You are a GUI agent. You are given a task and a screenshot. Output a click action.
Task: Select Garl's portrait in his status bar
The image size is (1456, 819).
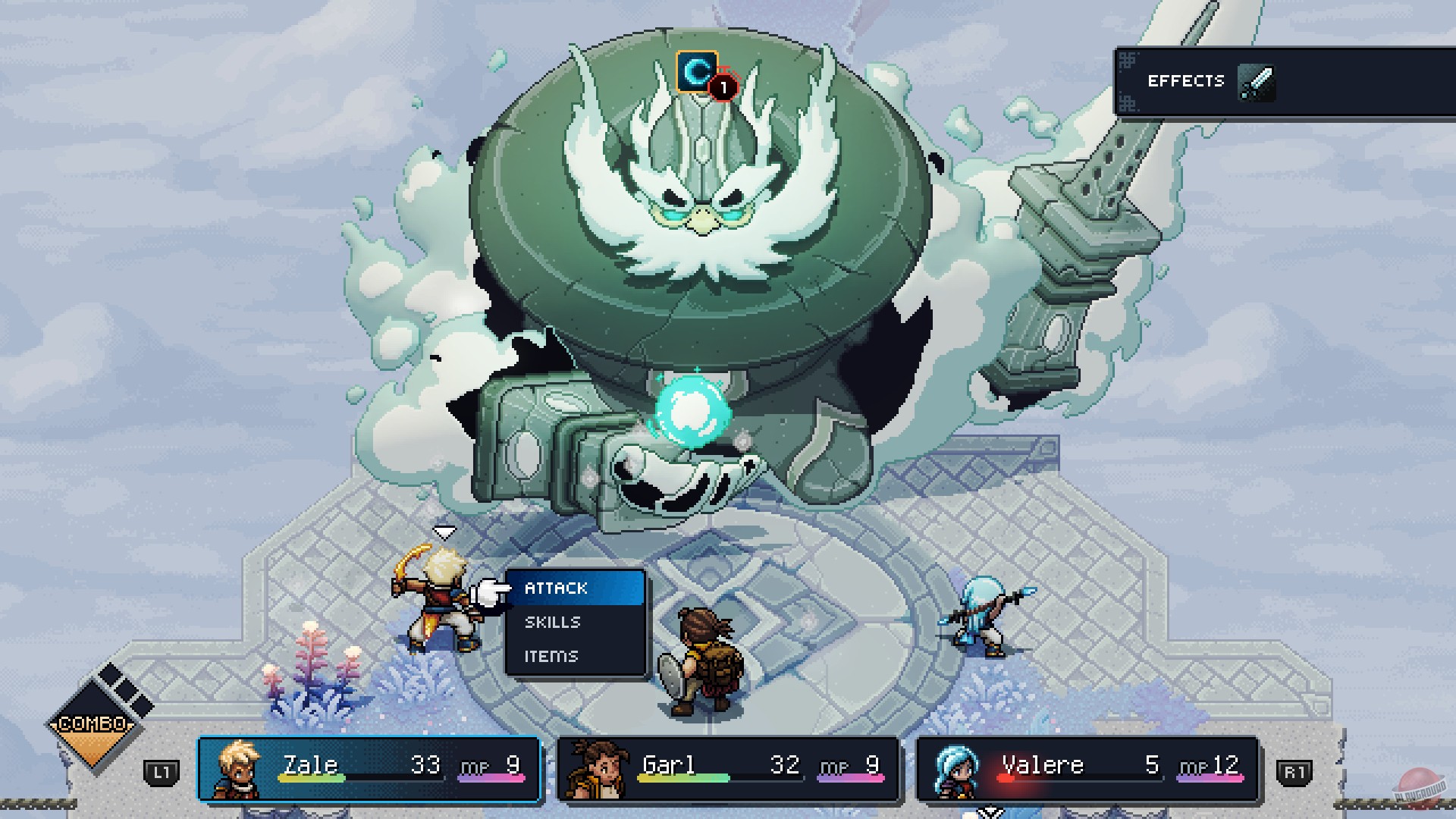pyautogui.click(x=598, y=770)
